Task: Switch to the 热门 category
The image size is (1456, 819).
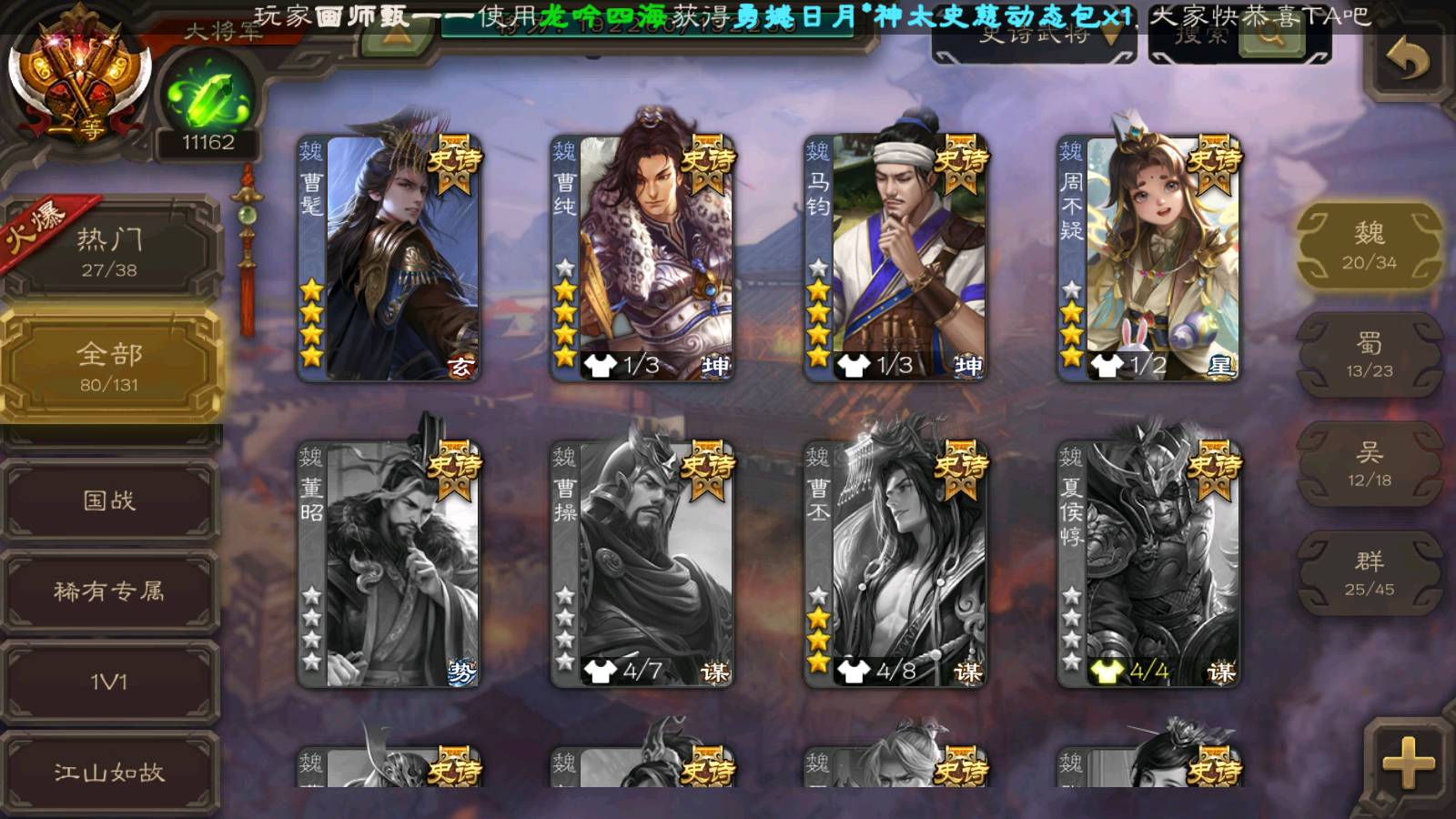Action: pos(110,251)
